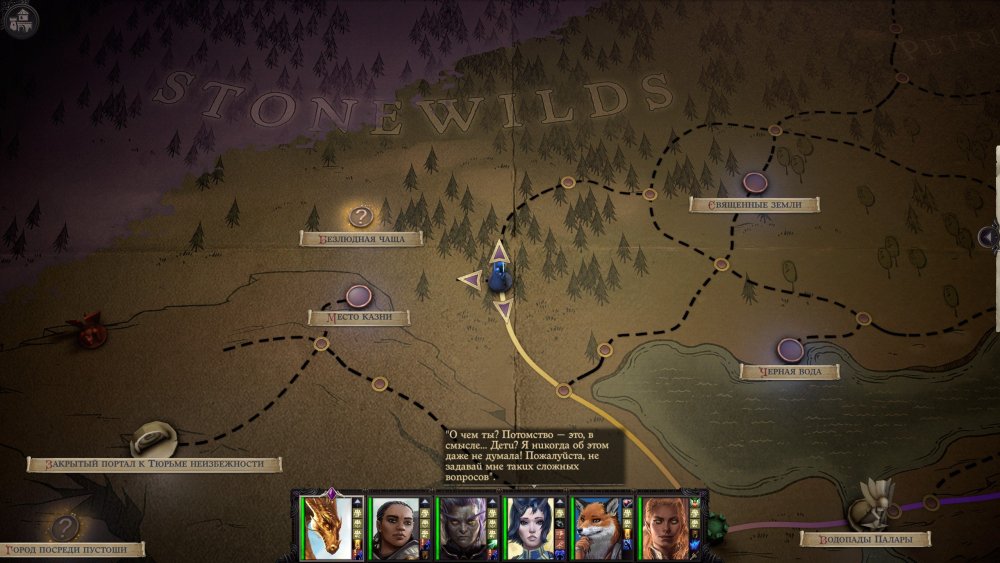
Task: Move party using the left arrow
Action: pos(468,281)
